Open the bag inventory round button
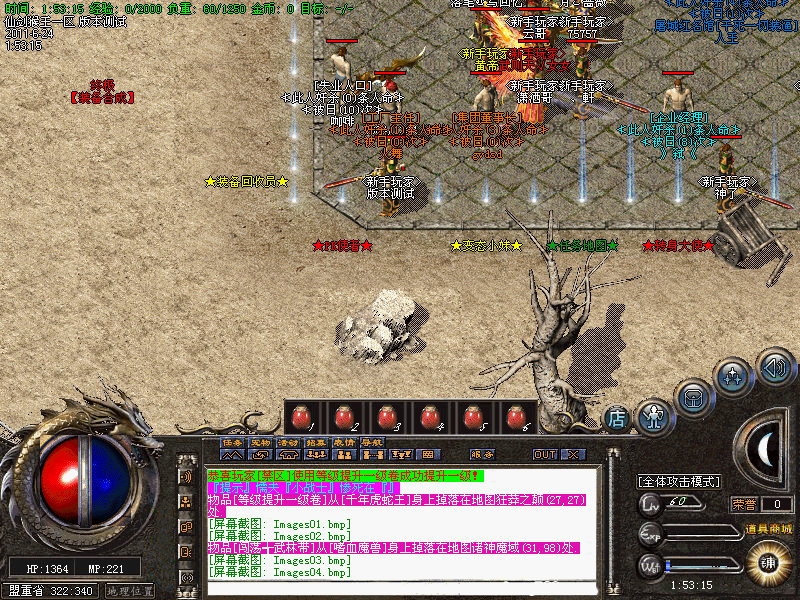This screenshot has width=800, height=600. [693, 396]
